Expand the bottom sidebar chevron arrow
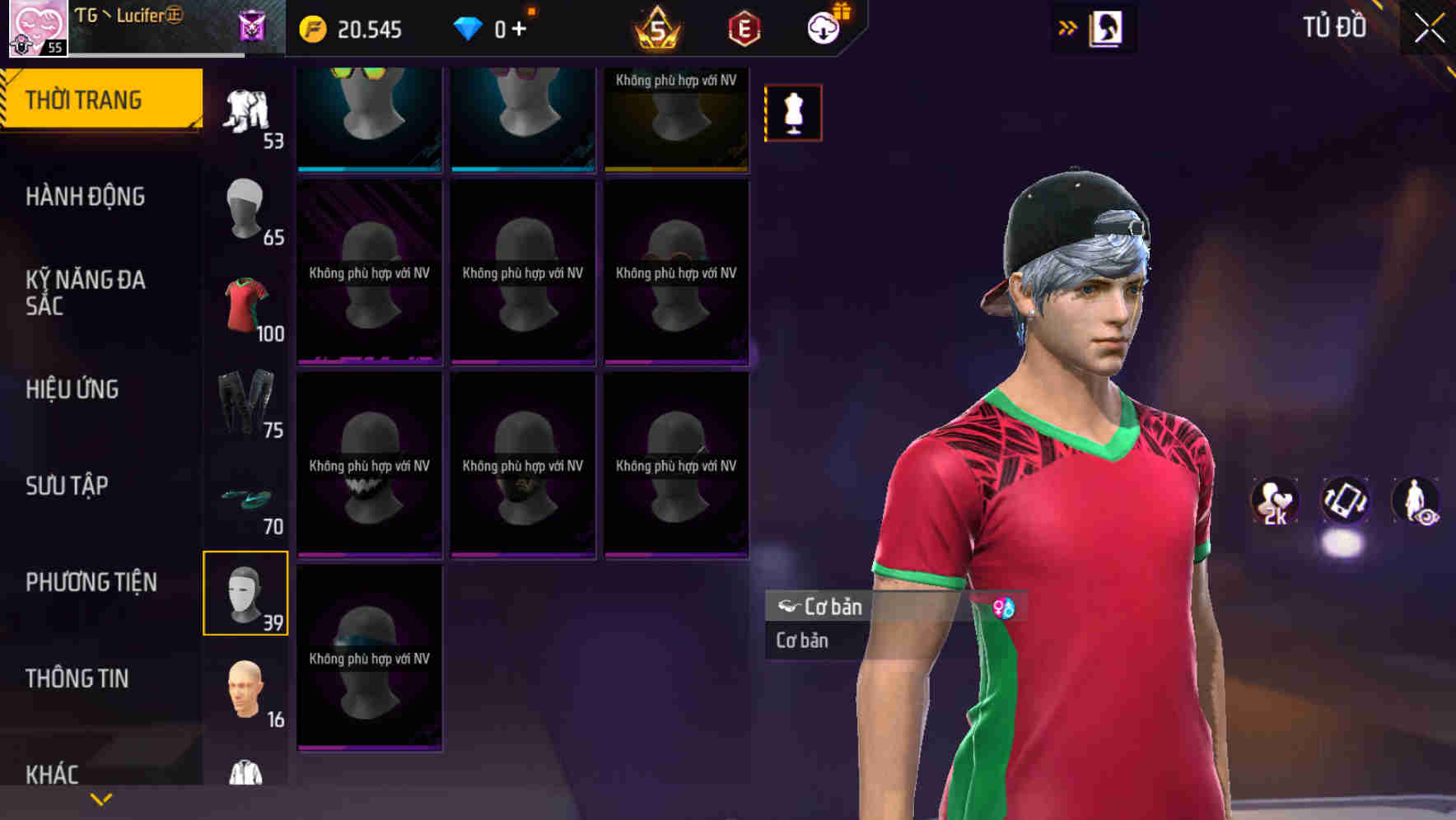Viewport: 1456px width, 820px height. (x=101, y=799)
